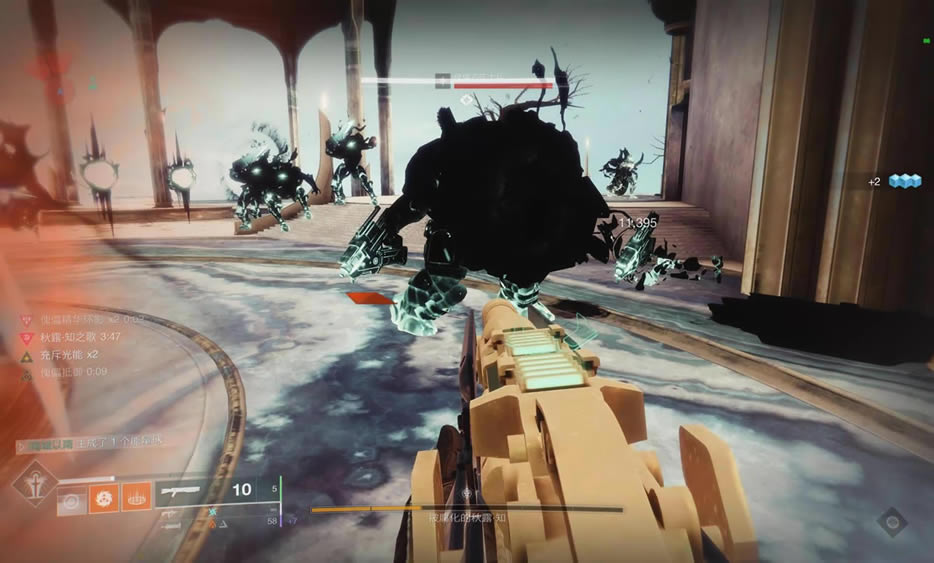Click the 秋露-知之歌 buff entry
934x563 pixels.
point(68,339)
